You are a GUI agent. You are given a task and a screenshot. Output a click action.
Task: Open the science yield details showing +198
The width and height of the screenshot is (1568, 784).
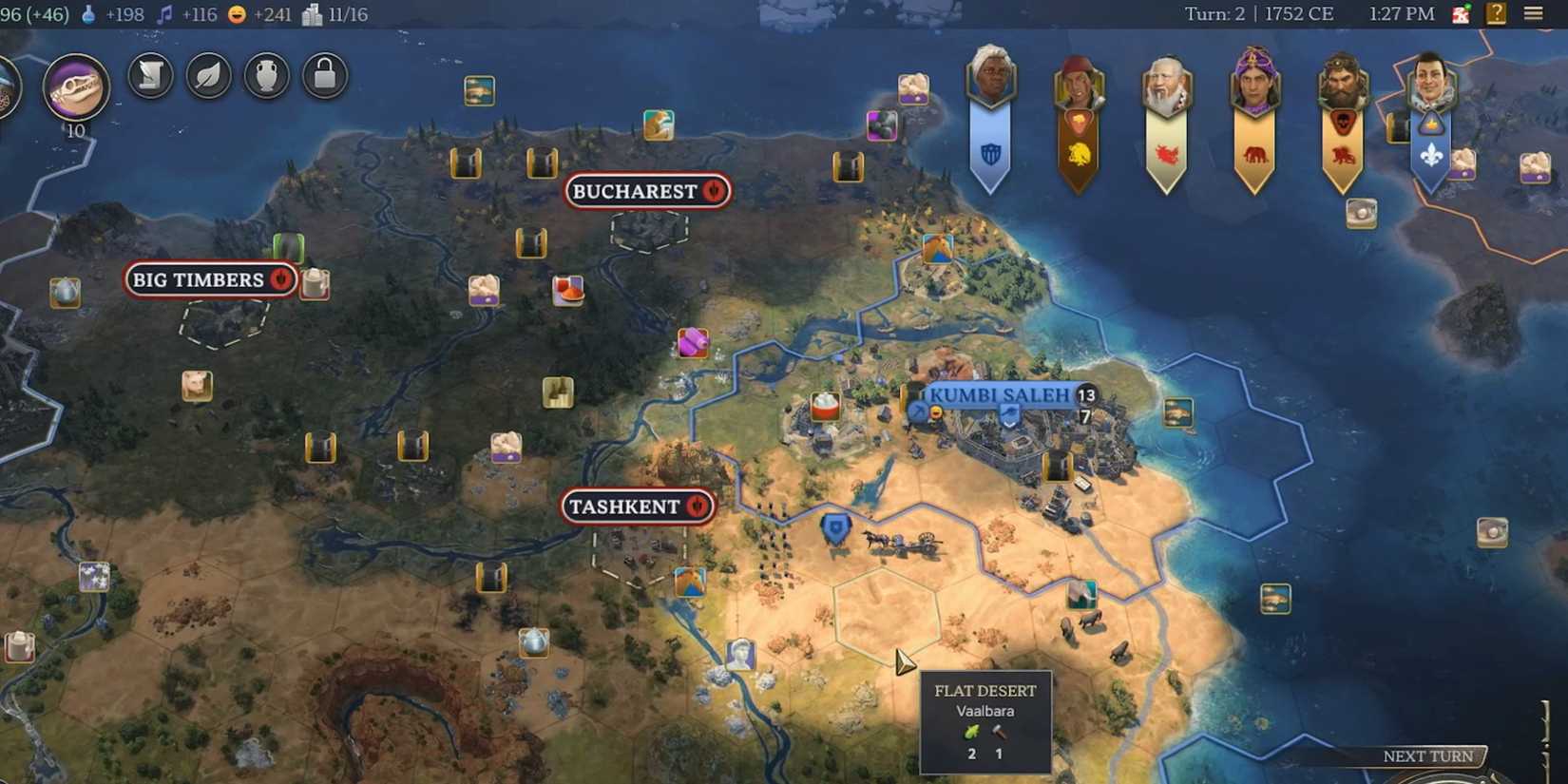(124, 14)
